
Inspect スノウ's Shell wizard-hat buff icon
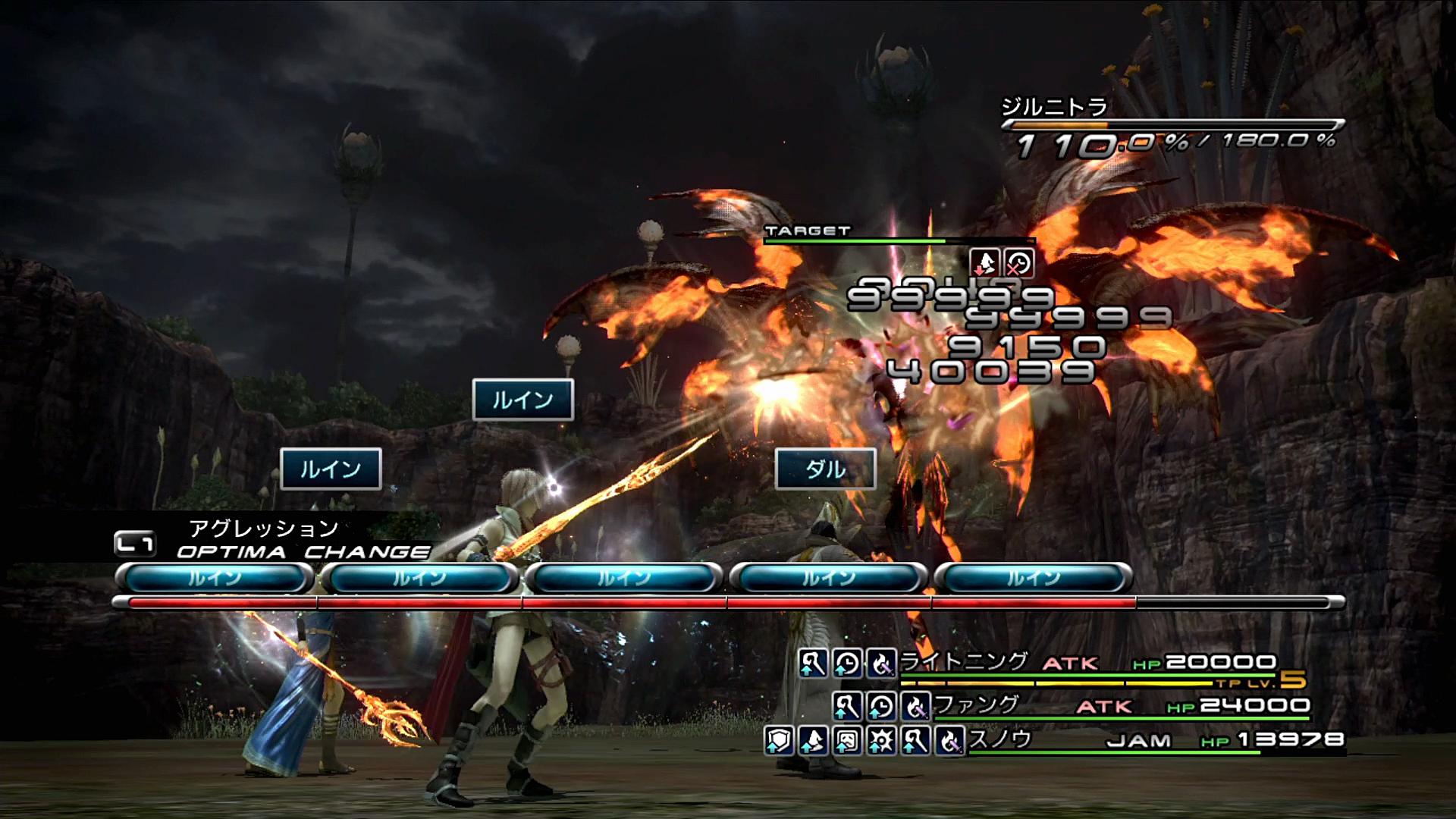click(813, 740)
